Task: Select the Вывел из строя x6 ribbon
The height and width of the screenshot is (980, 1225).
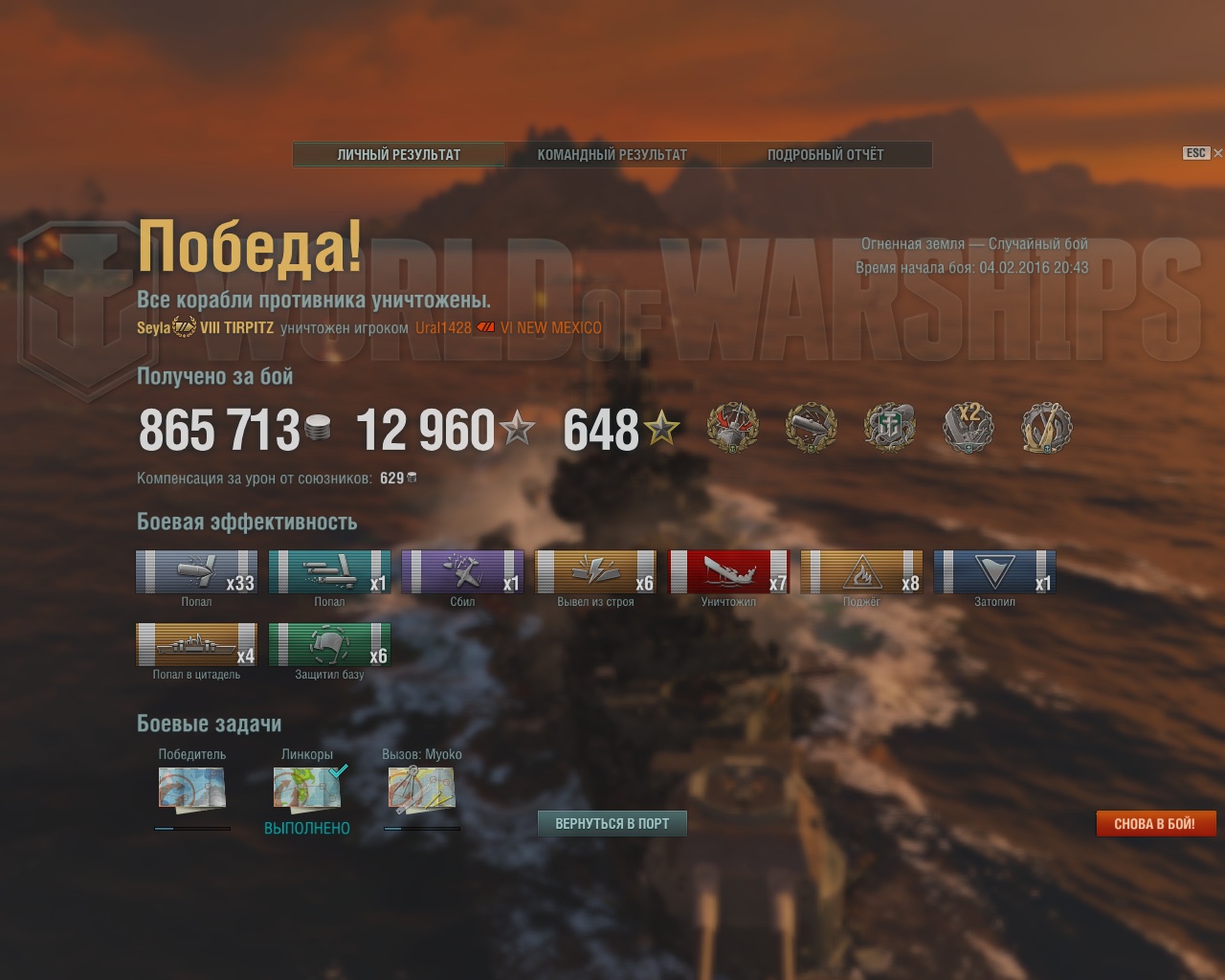Action: click(x=595, y=572)
